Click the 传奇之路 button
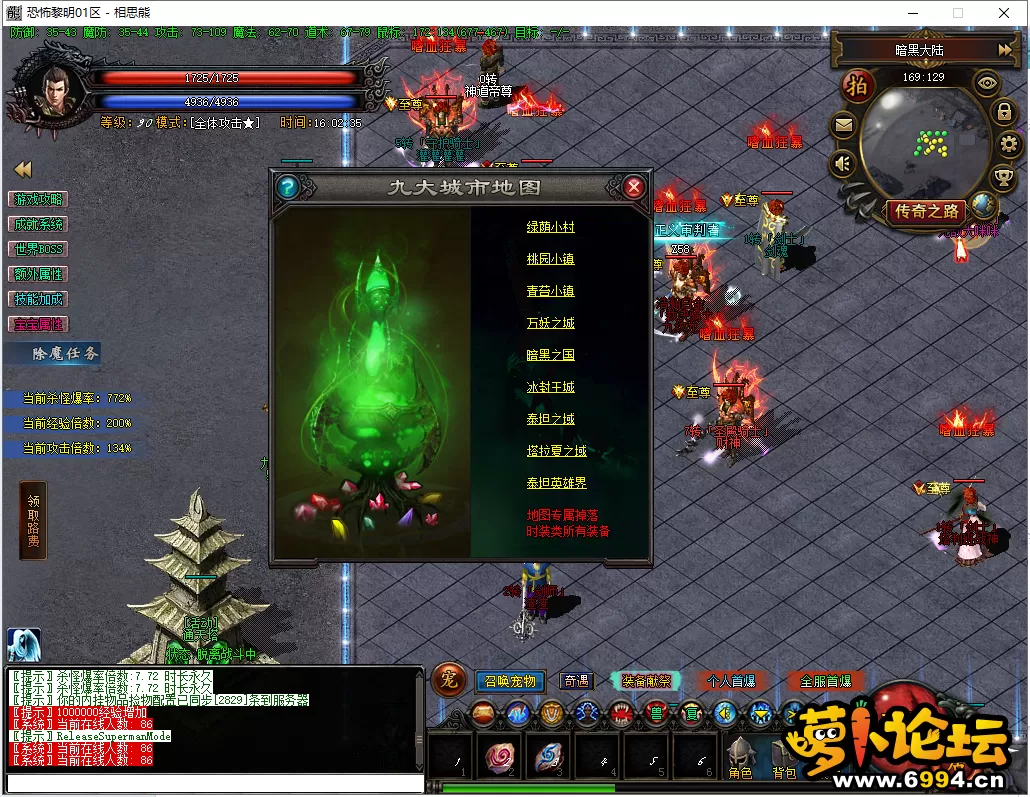This screenshot has width=1030, height=797. click(x=927, y=211)
